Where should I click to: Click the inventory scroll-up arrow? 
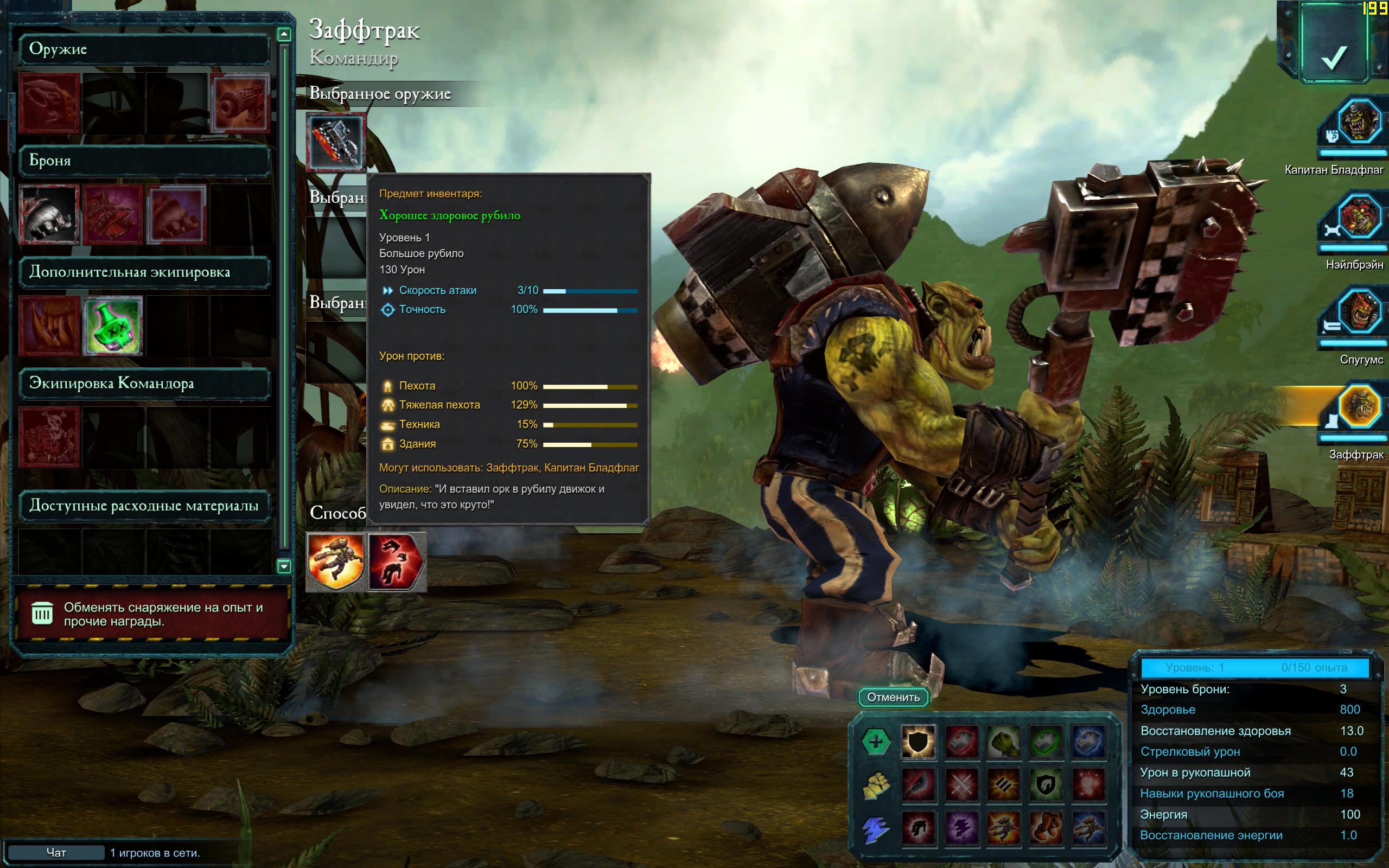click(x=284, y=34)
